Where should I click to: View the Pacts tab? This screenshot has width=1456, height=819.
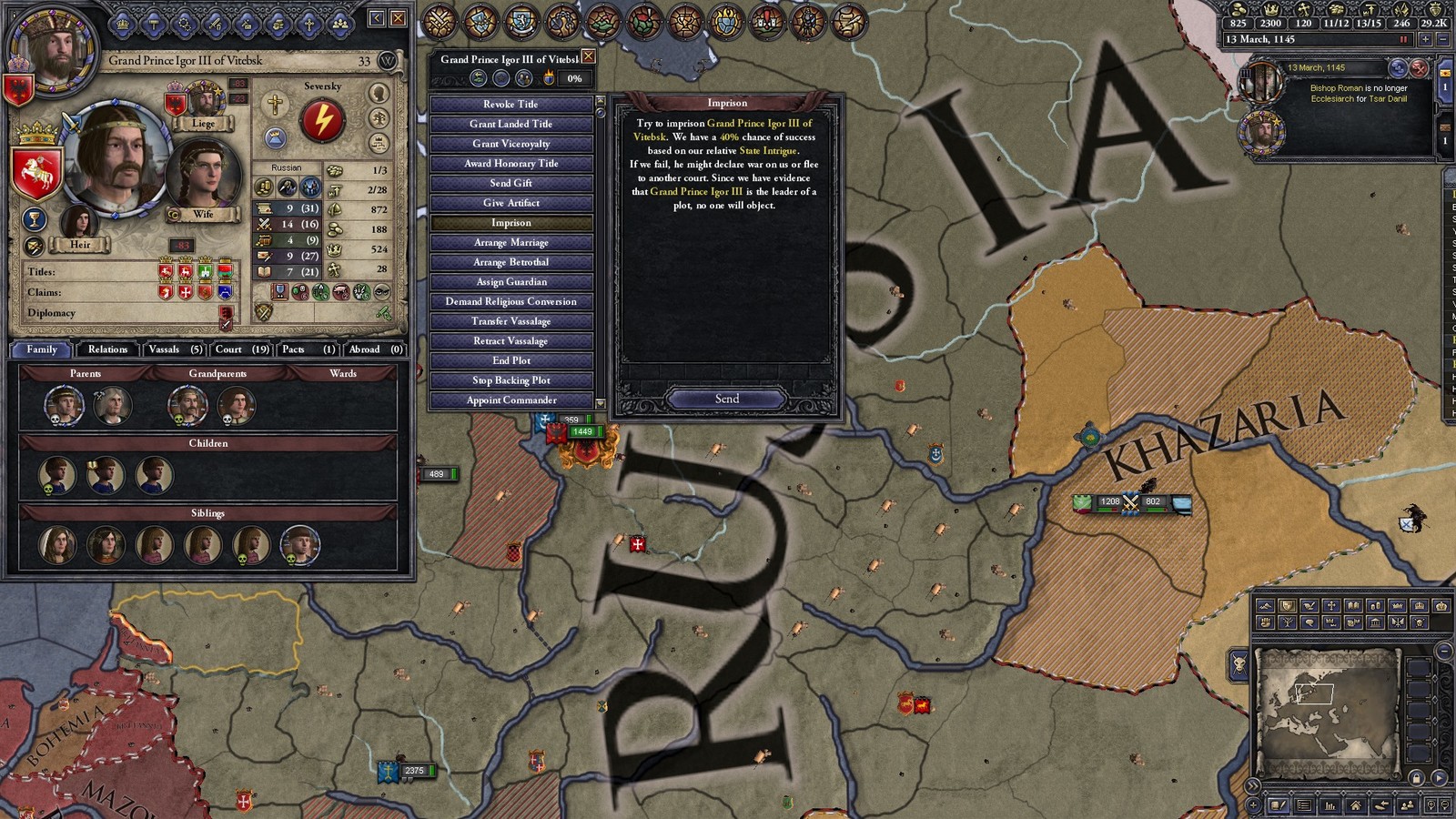click(x=308, y=349)
